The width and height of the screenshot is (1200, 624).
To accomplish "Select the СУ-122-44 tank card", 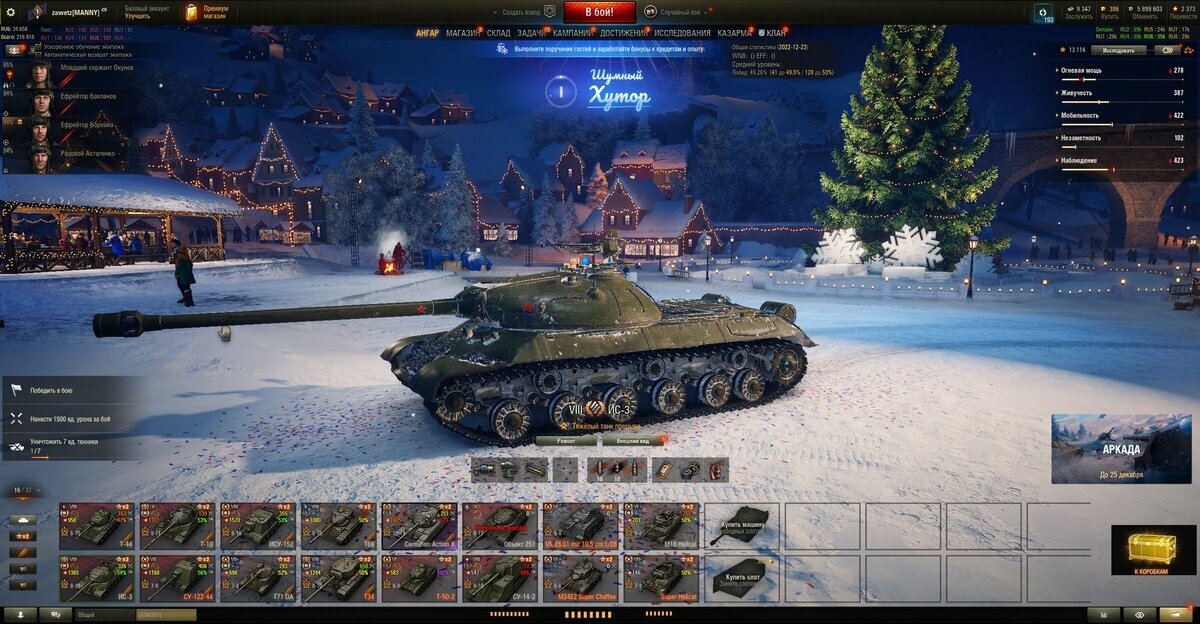I will point(177,579).
